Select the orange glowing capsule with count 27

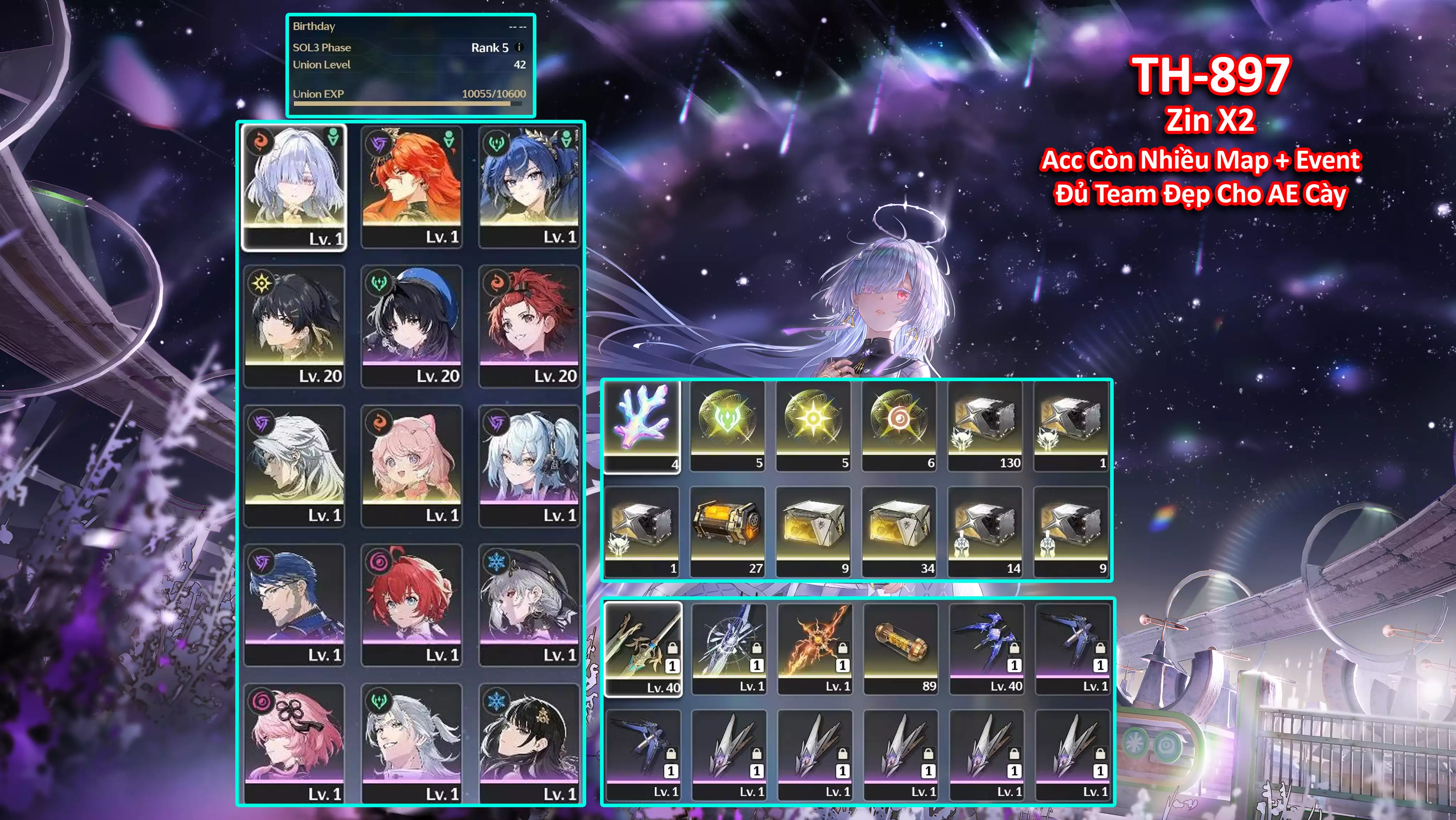click(727, 532)
